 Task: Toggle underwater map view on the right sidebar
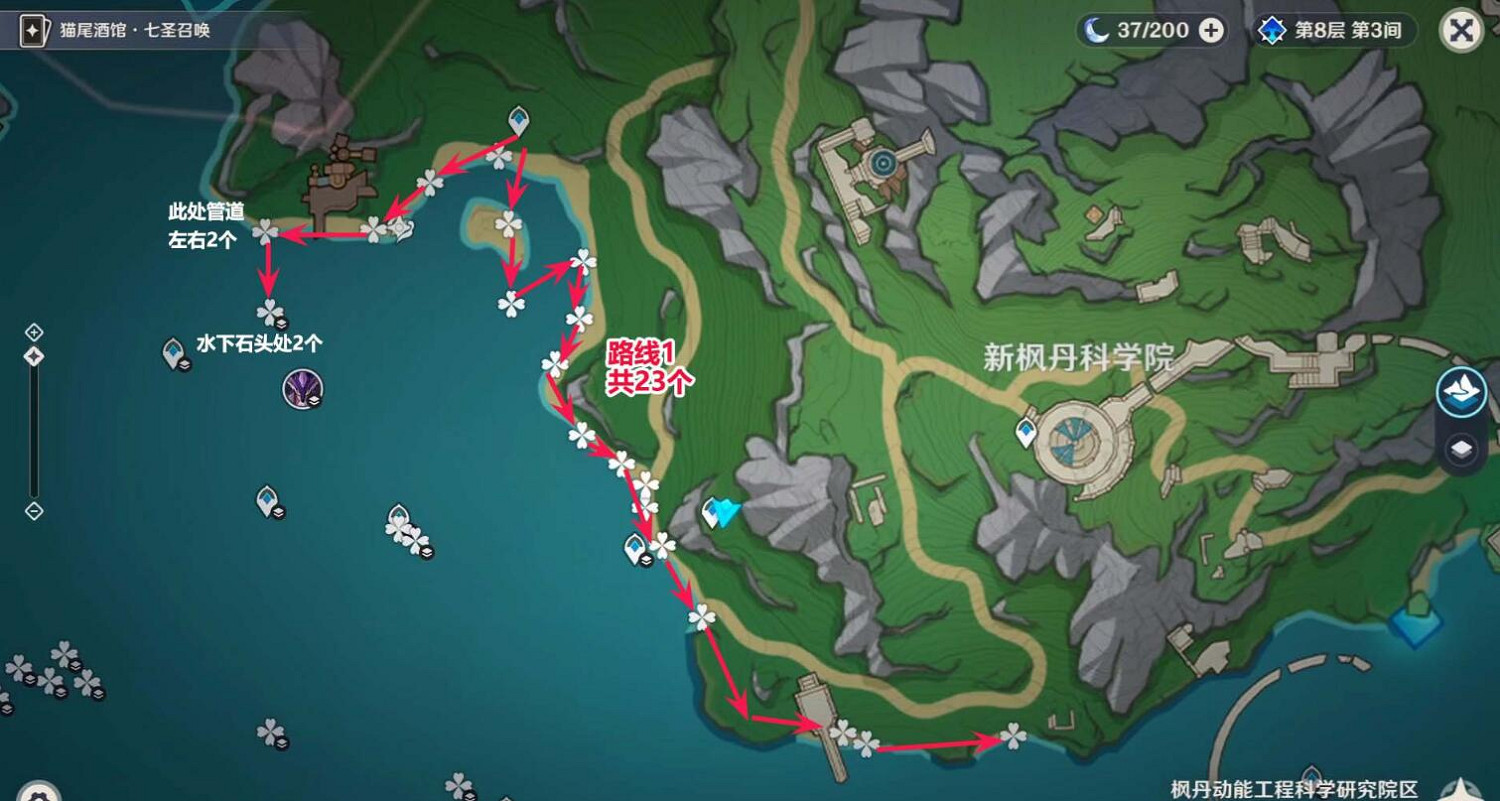(1459, 394)
